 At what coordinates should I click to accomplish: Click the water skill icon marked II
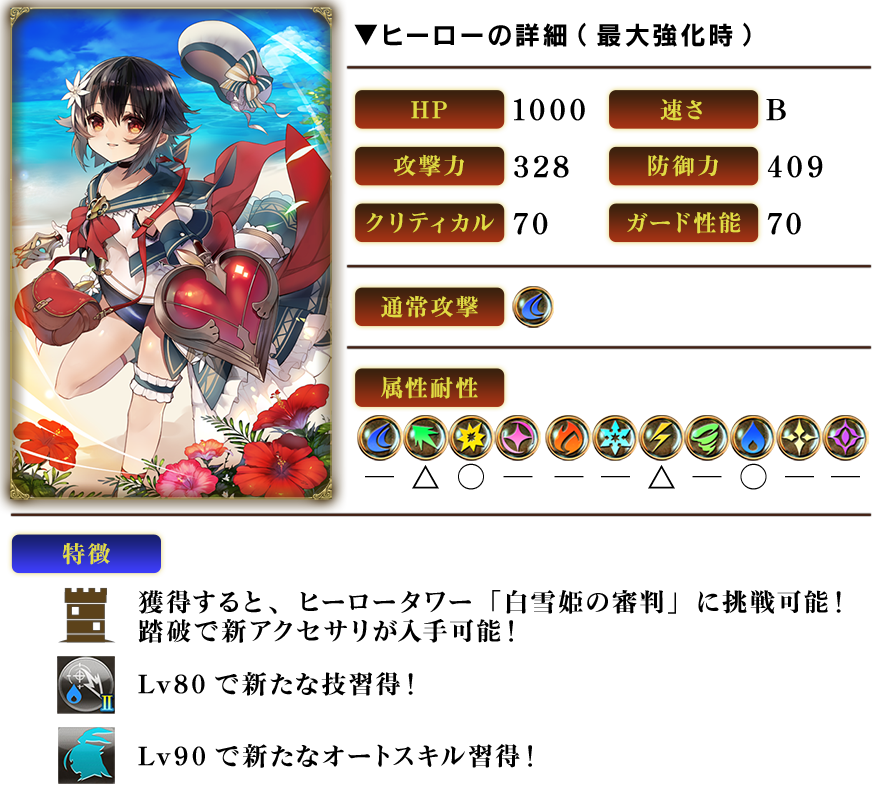click(86, 685)
